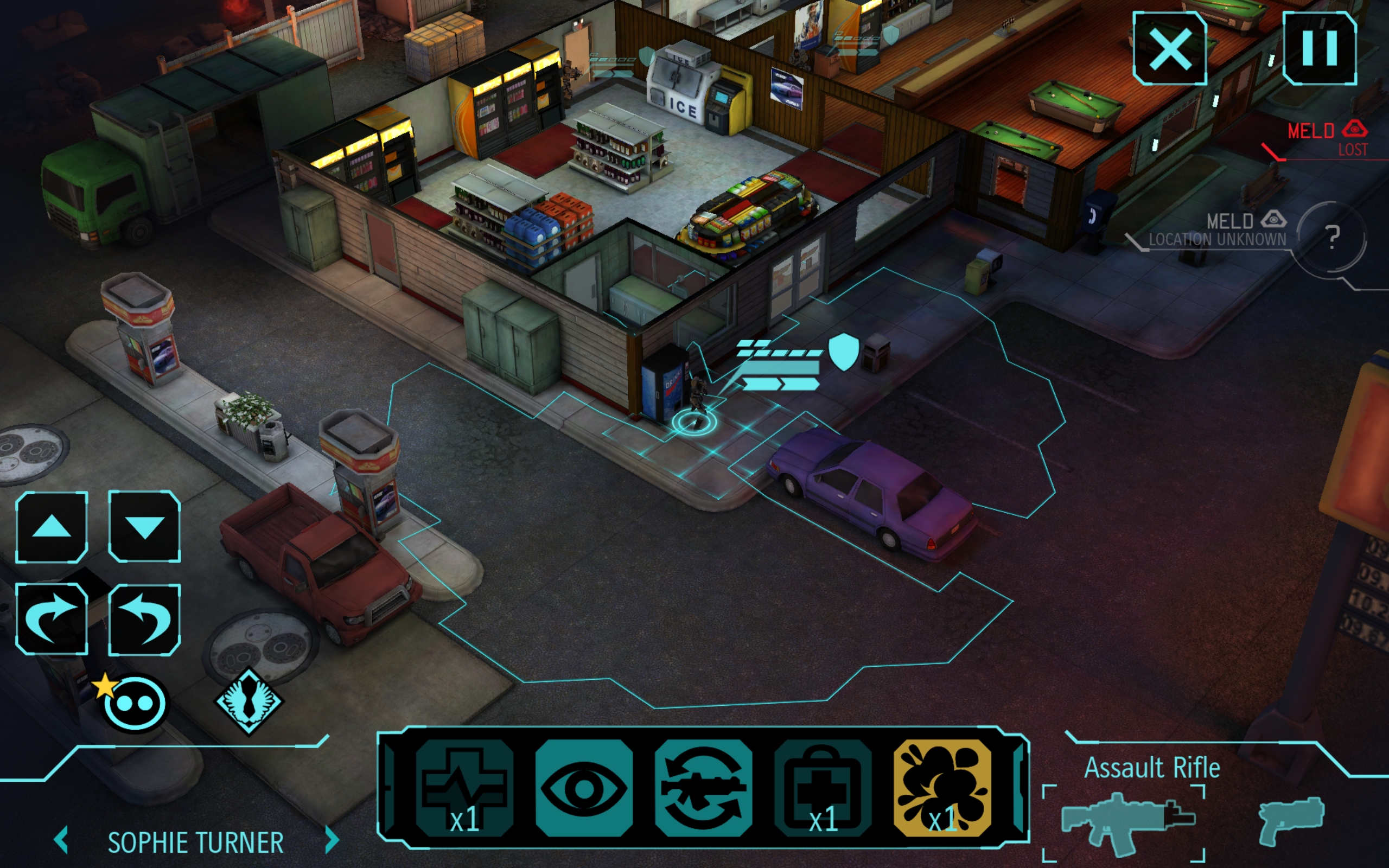Cycle to the previous soldier
The width and height of the screenshot is (1389, 868).
click(61, 840)
